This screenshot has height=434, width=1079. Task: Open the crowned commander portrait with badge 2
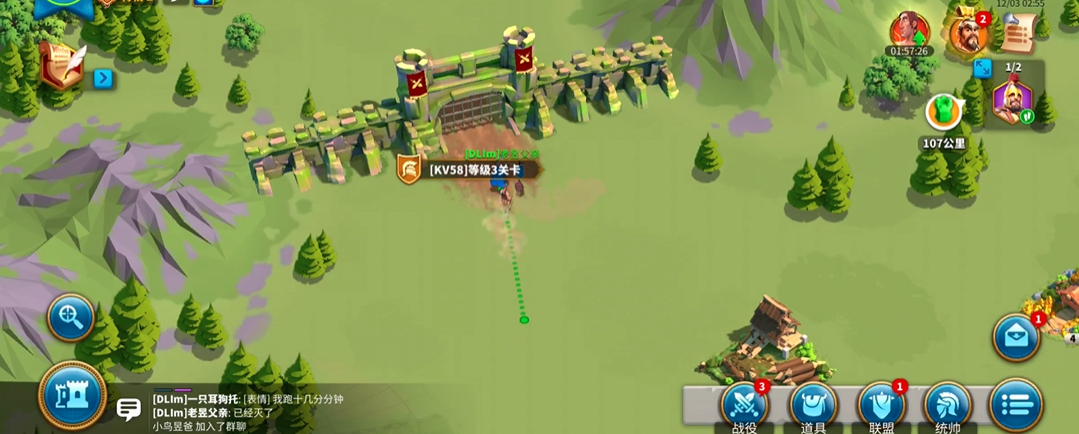(x=967, y=32)
